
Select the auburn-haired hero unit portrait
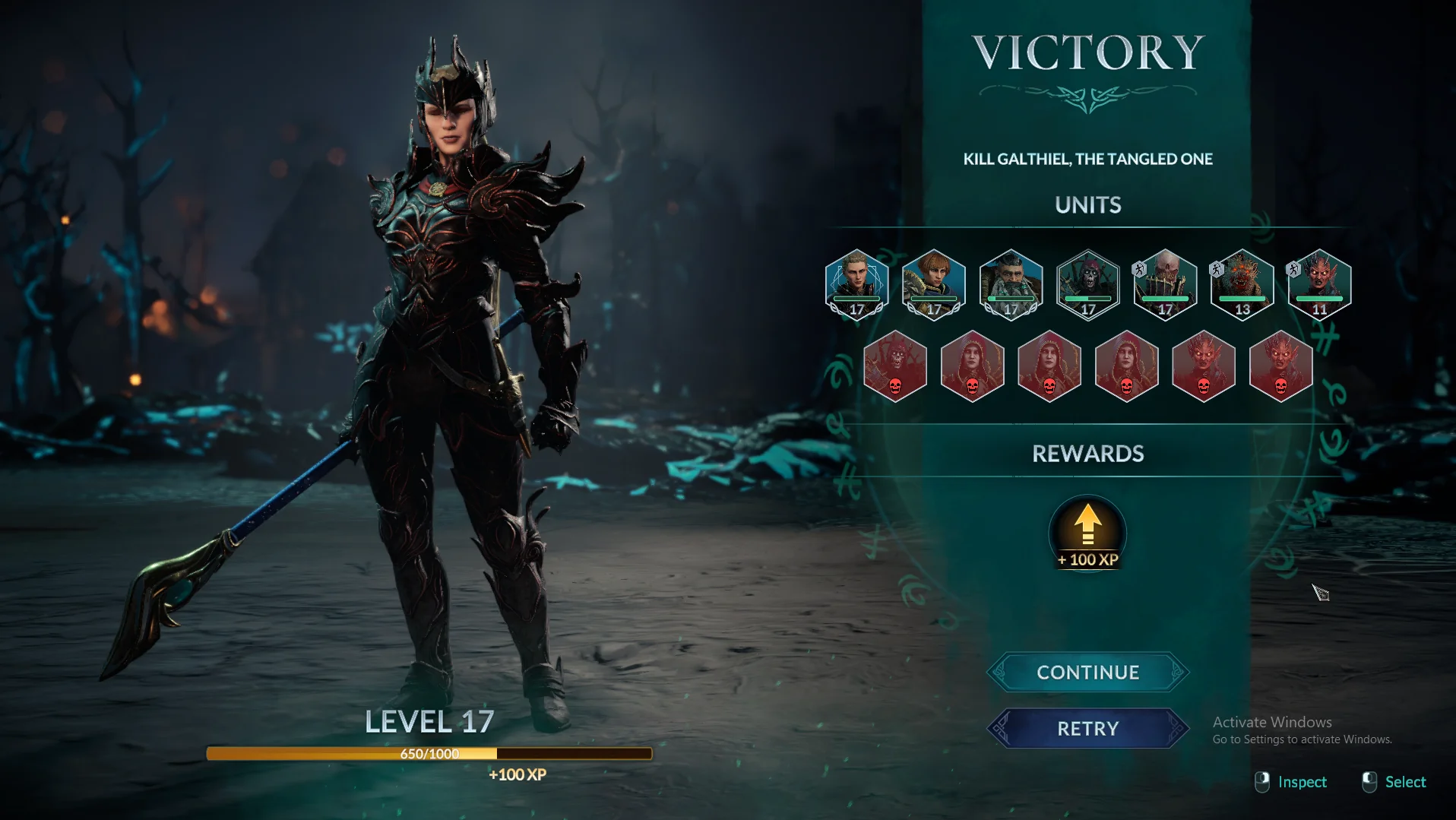(934, 284)
